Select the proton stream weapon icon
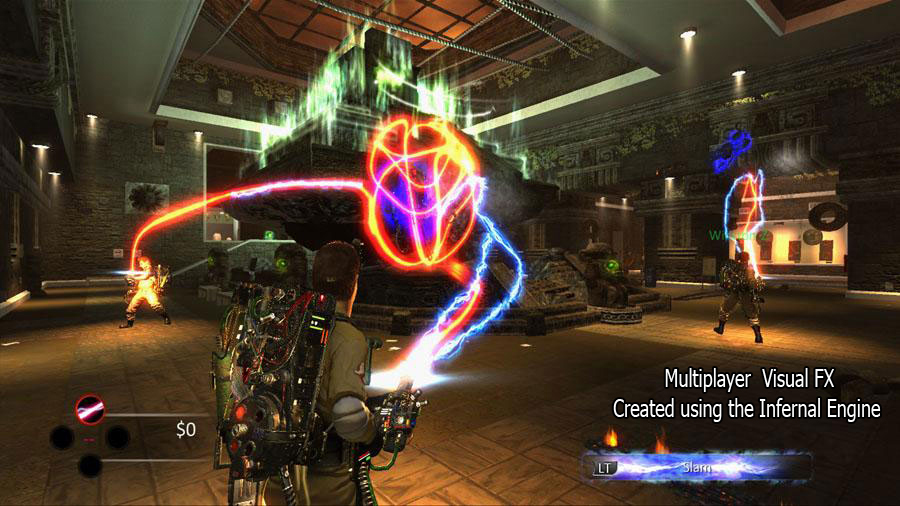 click(90, 409)
